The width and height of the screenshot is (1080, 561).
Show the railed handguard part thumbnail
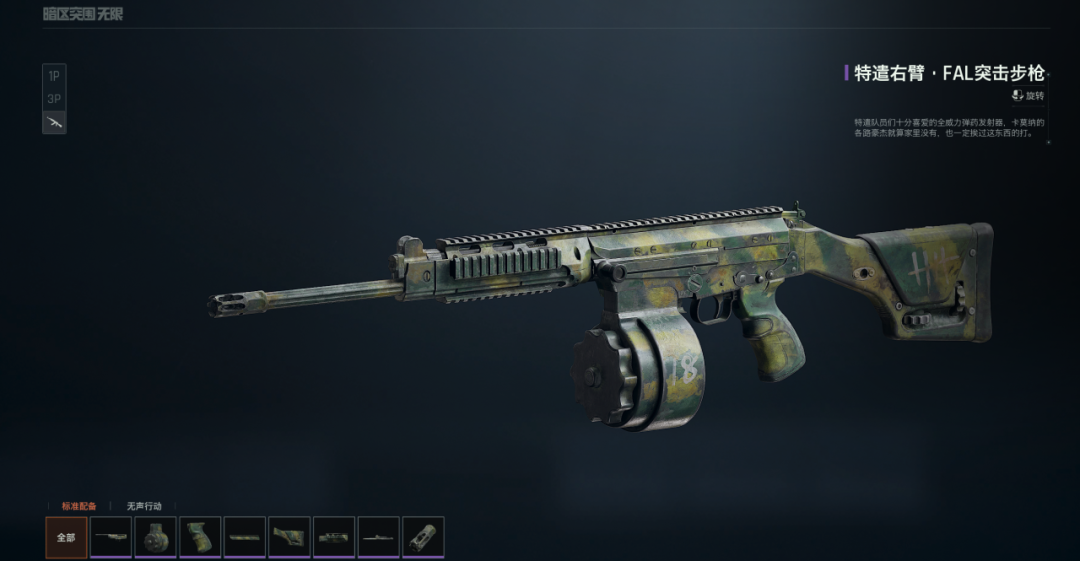334,537
